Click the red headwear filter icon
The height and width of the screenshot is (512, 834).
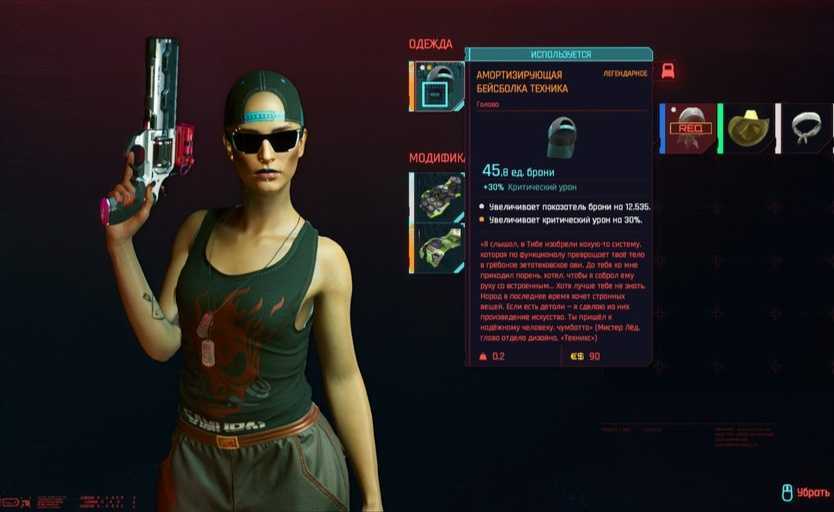pos(668,71)
